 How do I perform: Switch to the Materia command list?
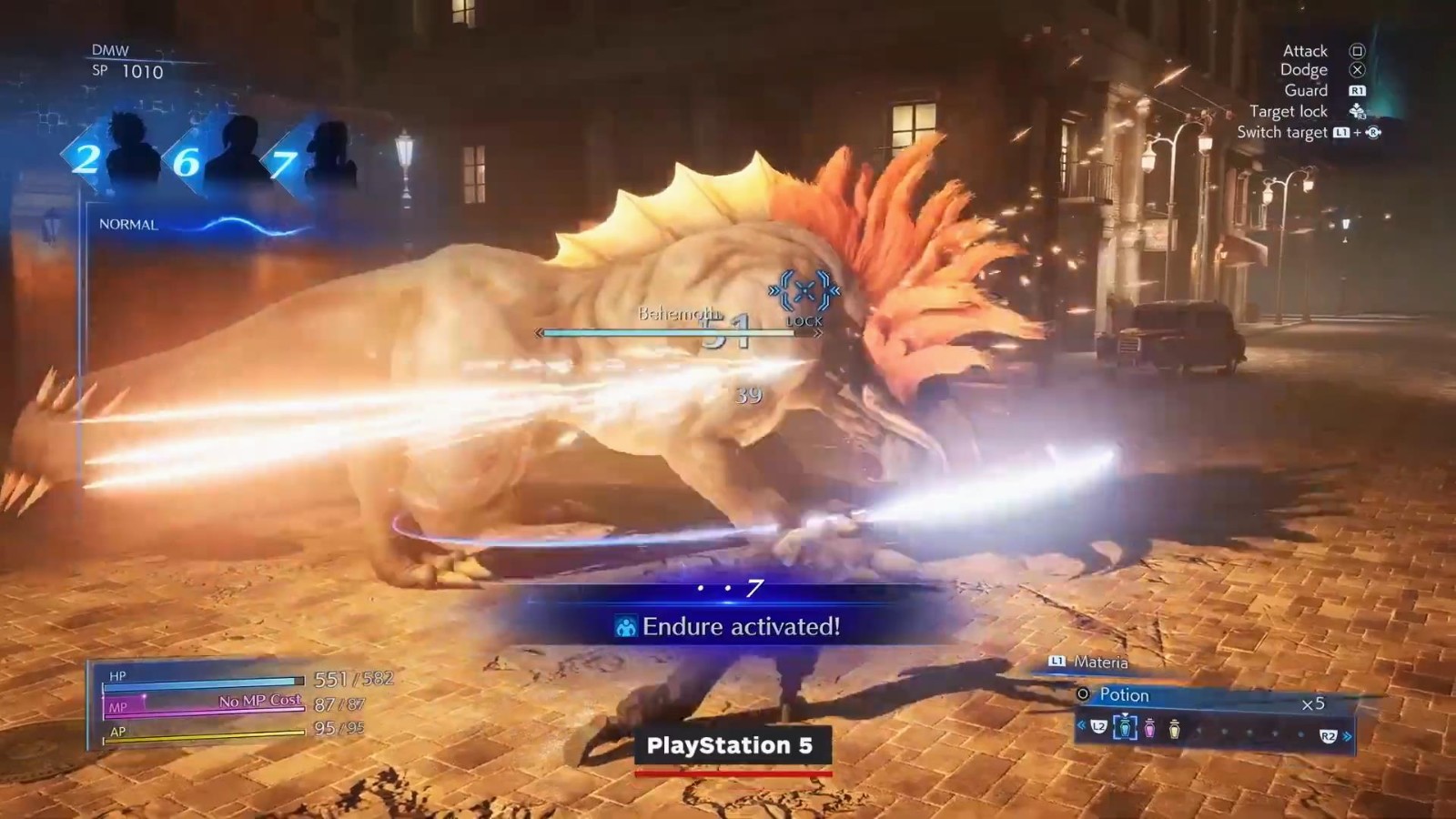click(1099, 662)
